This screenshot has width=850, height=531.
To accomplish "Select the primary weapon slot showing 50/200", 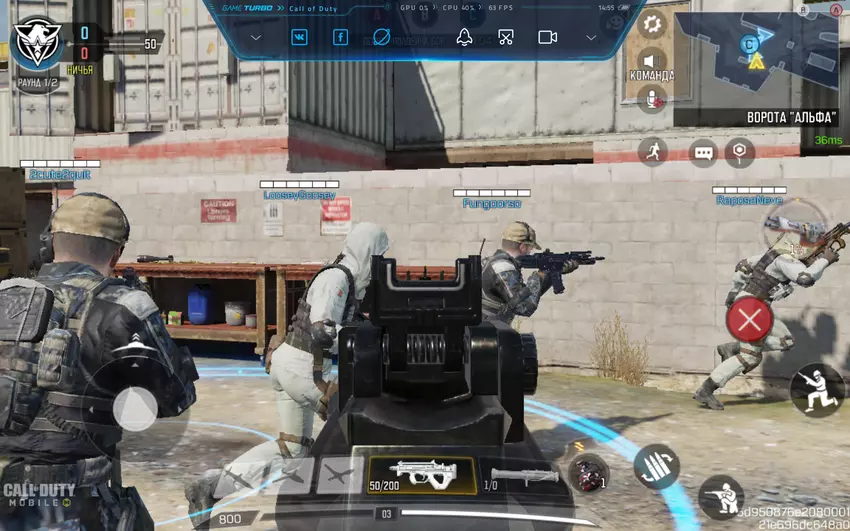I will pos(421,475).
